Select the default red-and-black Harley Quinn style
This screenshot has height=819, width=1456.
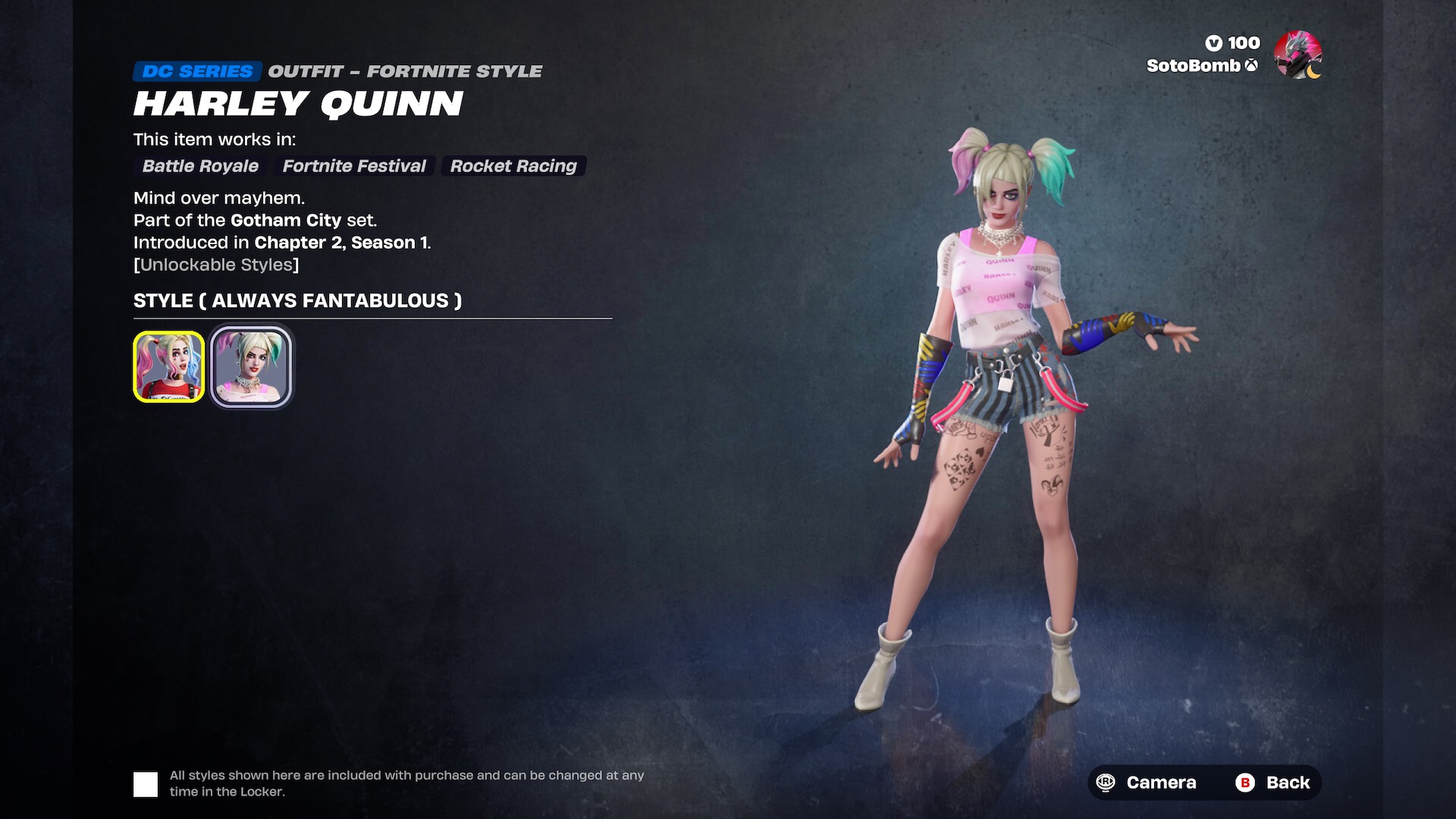click(x=169, y=366)
